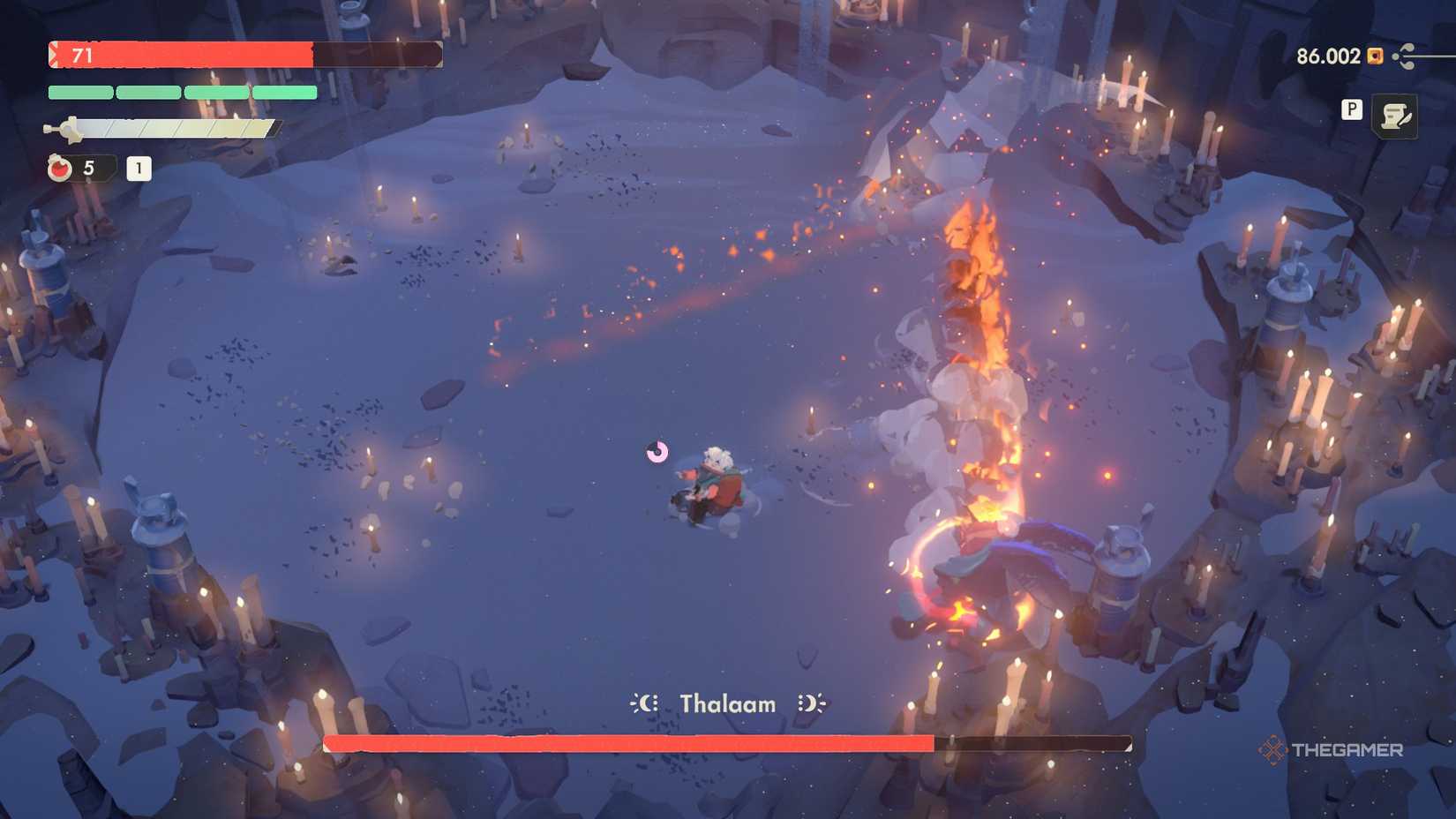Click the quick-slot labeled "1"
Image resolution: width=1456 pixels, height=819 pixels.
pyautogui.click(x=138, y=169)
